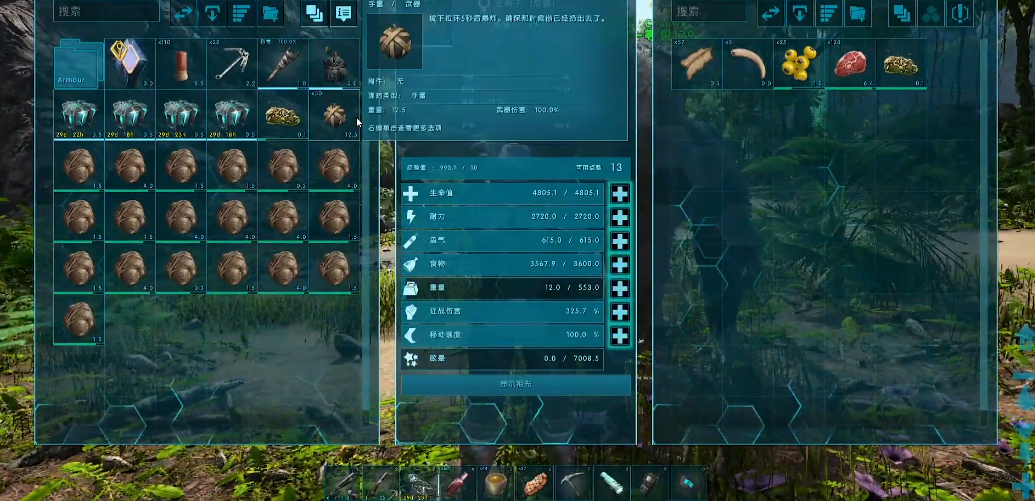This screenshot has height=501, width=1035.
Task: Upgrade the melee damage stat
Action: point(620,312)
